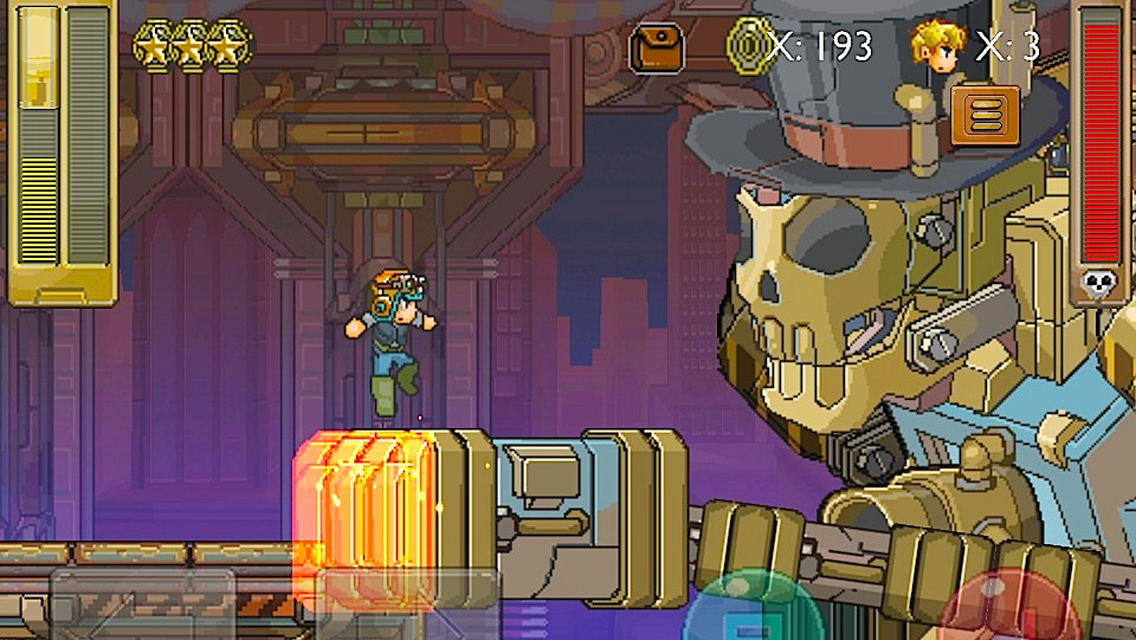Open the brown satchel inventory
This screenshot has height=640, width=1136.
[657, 48]
